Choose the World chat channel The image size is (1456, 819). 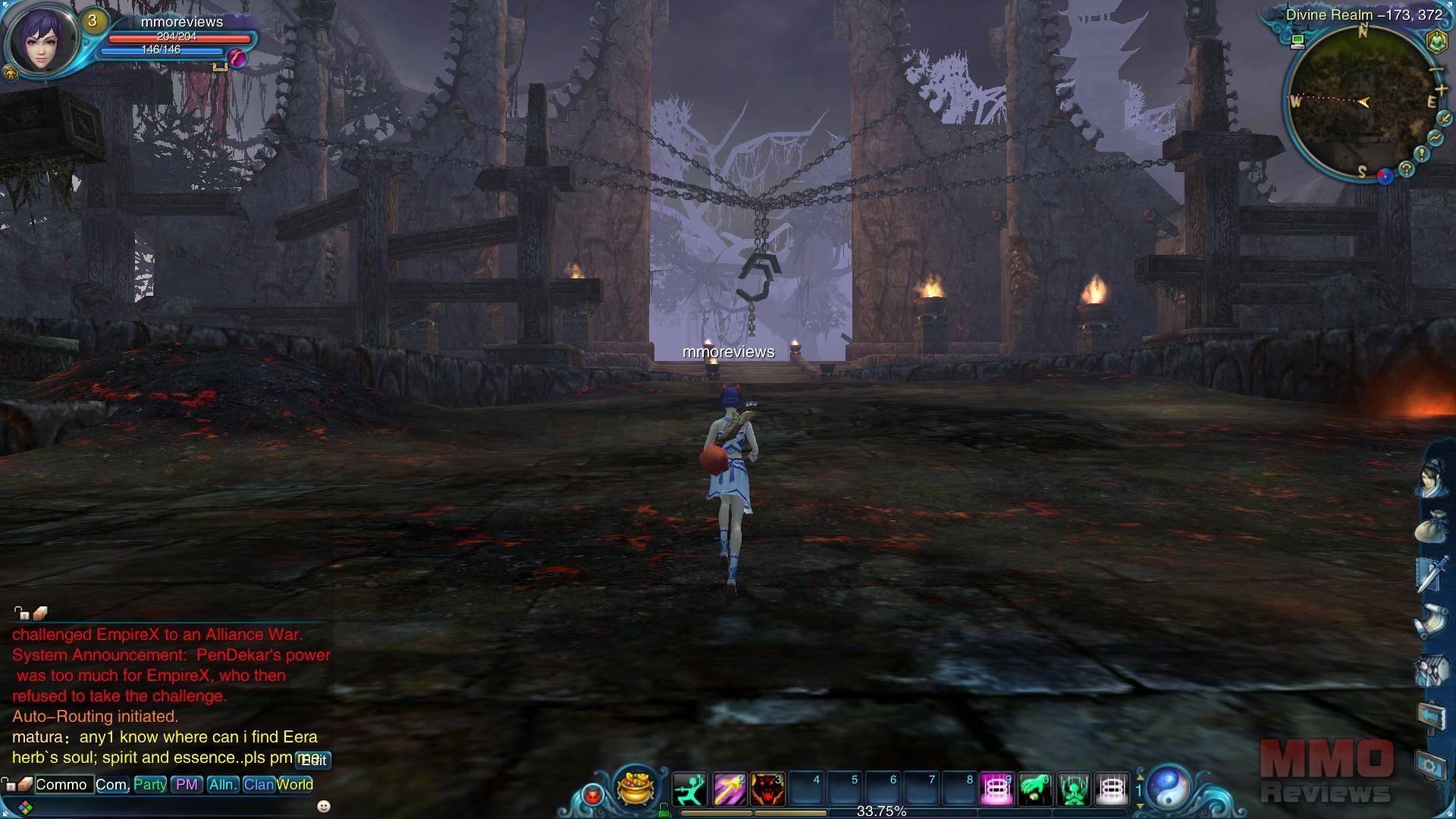pyautogui.click(x=295, y=784)
